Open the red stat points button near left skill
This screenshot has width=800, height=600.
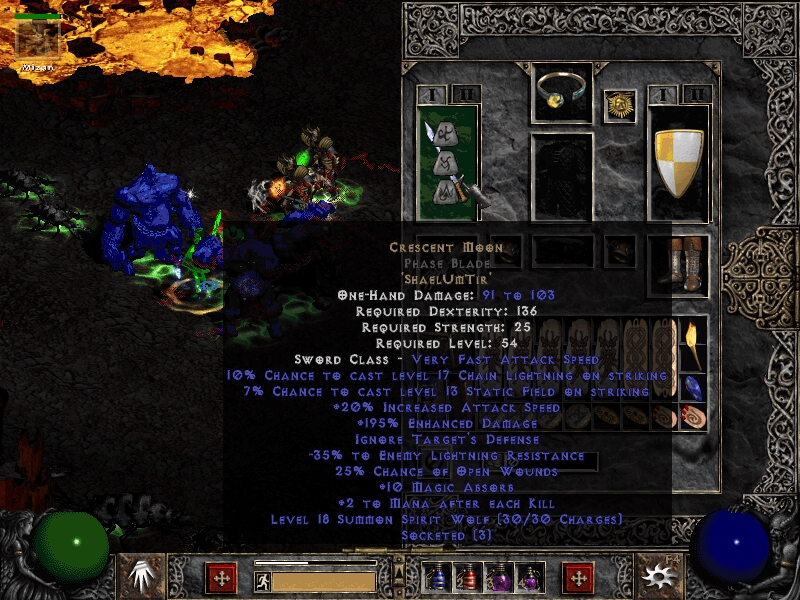pyautogui.click(x=221, y=578)
